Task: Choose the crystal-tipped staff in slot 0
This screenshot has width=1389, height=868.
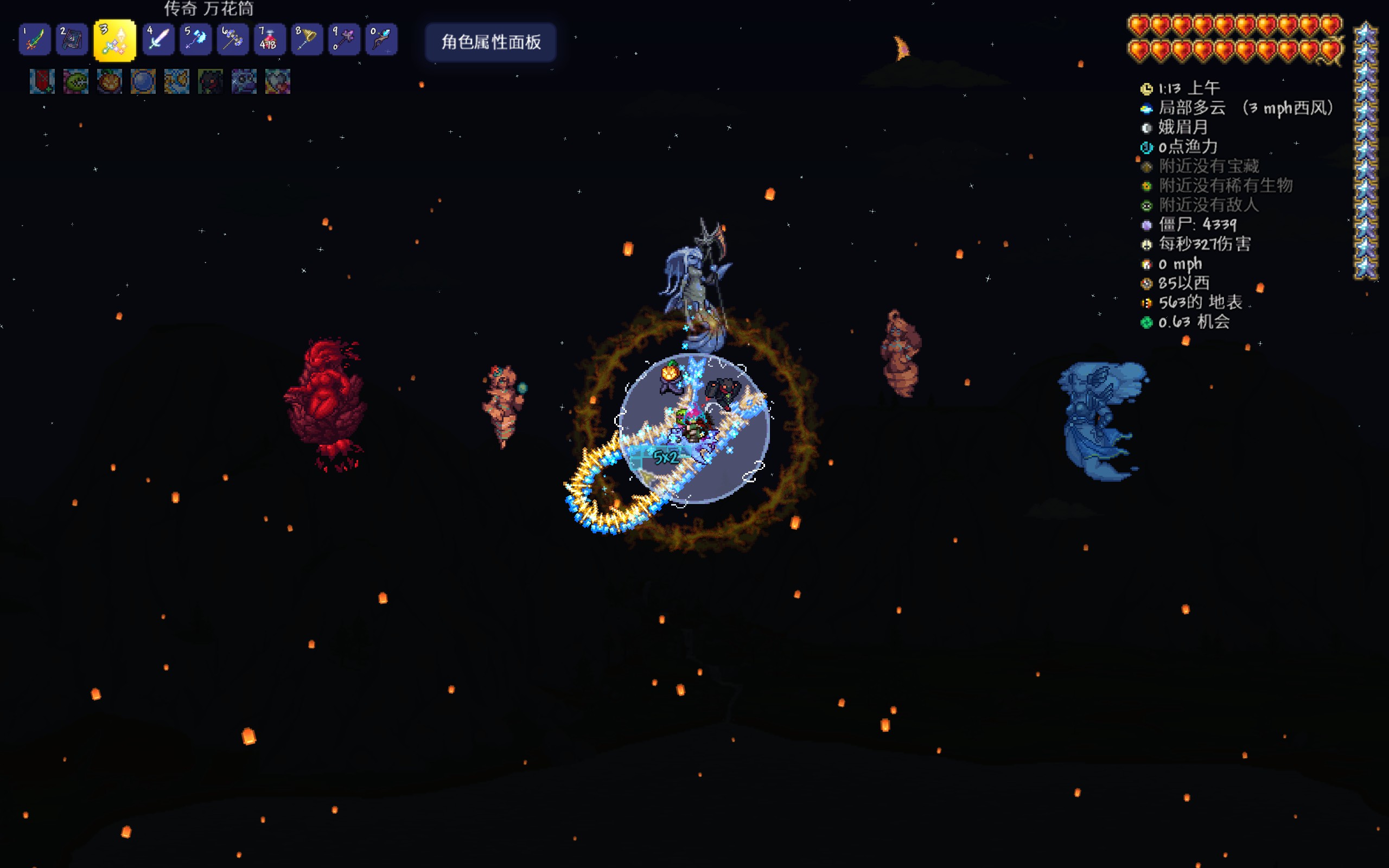Action: [x=381, y=40]
